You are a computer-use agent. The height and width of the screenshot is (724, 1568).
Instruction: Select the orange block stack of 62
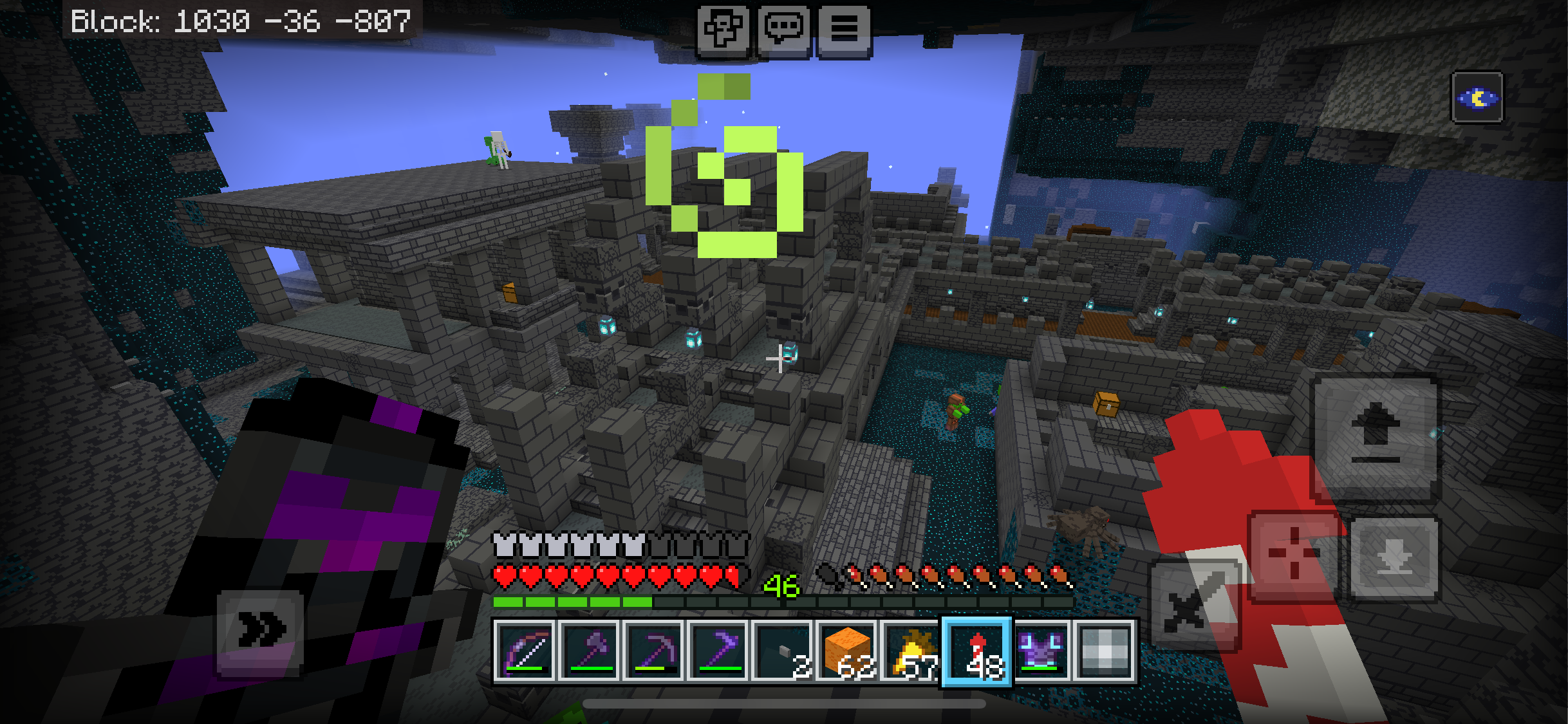point(847,651)
